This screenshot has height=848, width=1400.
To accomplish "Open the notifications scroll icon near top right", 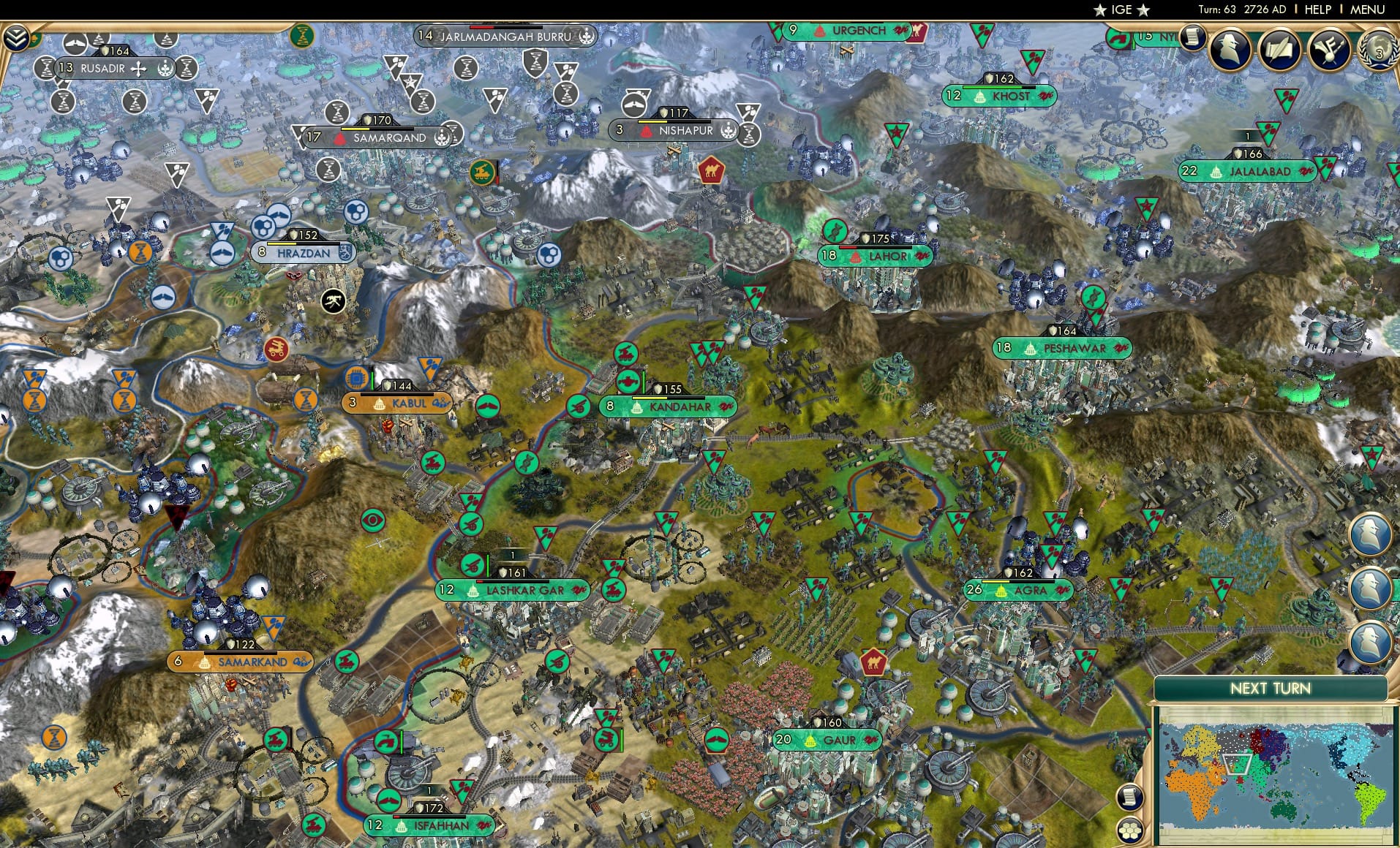I will click(x=1192, y=37).
